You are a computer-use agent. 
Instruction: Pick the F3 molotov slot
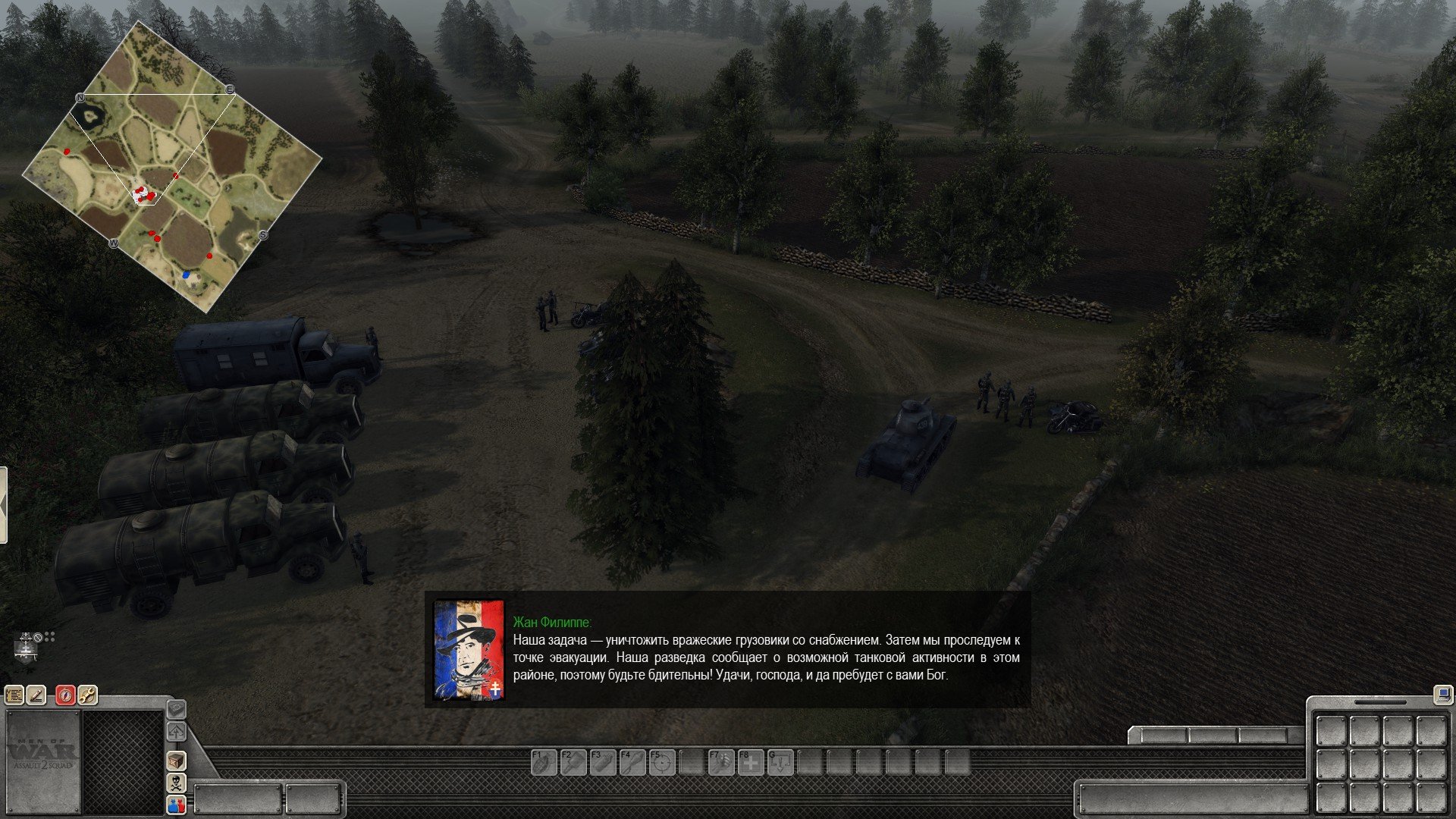601,762
